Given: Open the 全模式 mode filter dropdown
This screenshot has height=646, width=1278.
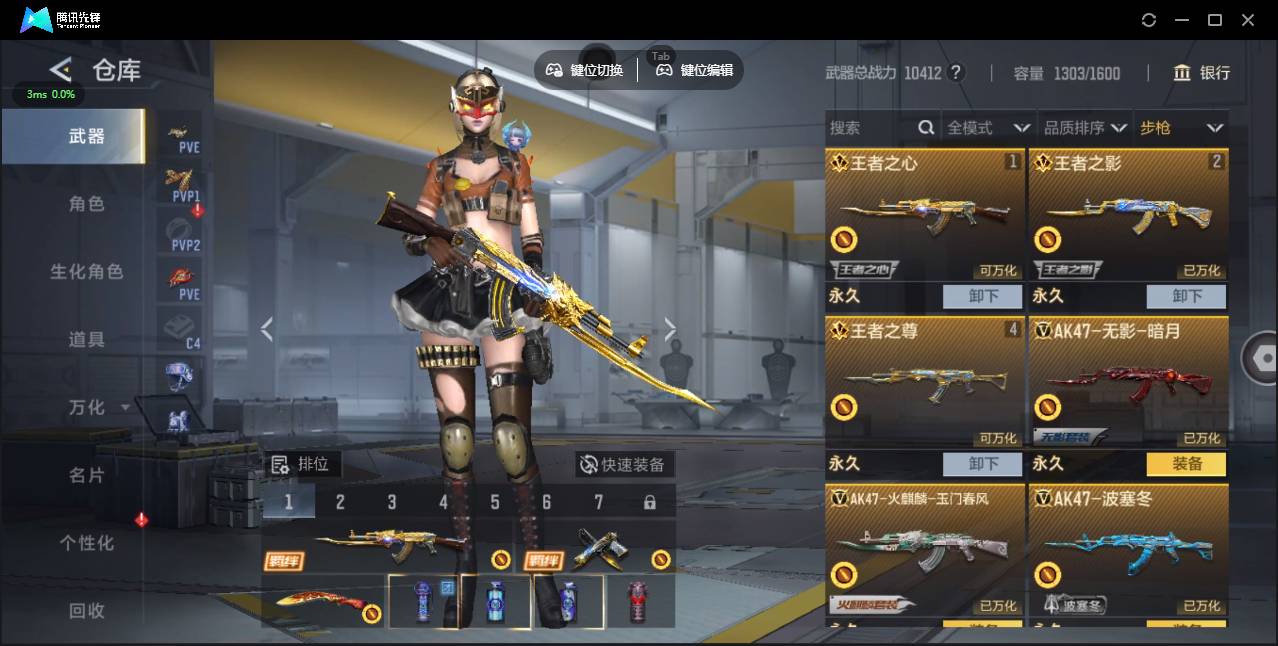Looking at the screenshot, I should (988, 128).
